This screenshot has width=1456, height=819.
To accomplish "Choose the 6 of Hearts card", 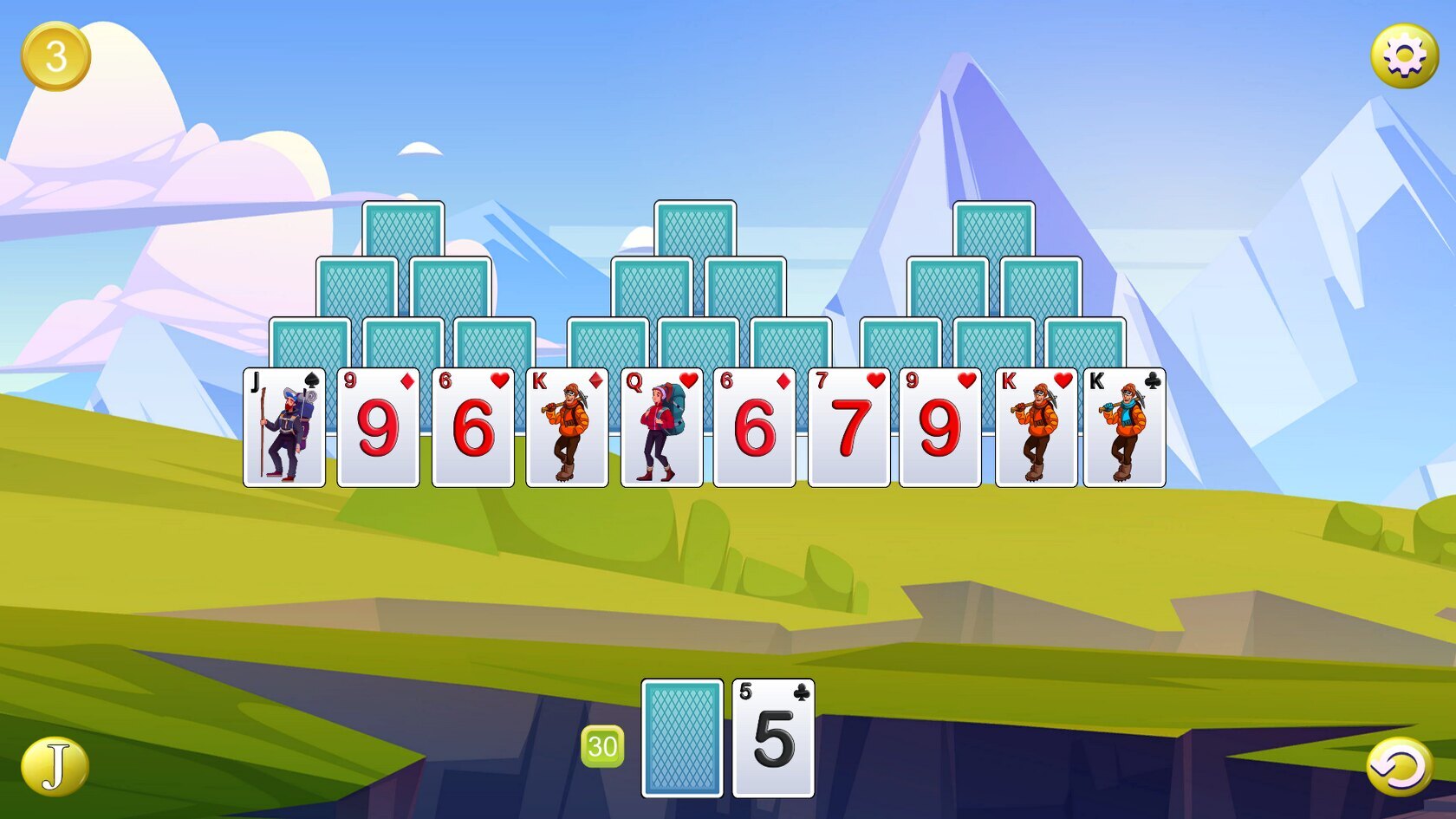I will (x=473, y=427).
